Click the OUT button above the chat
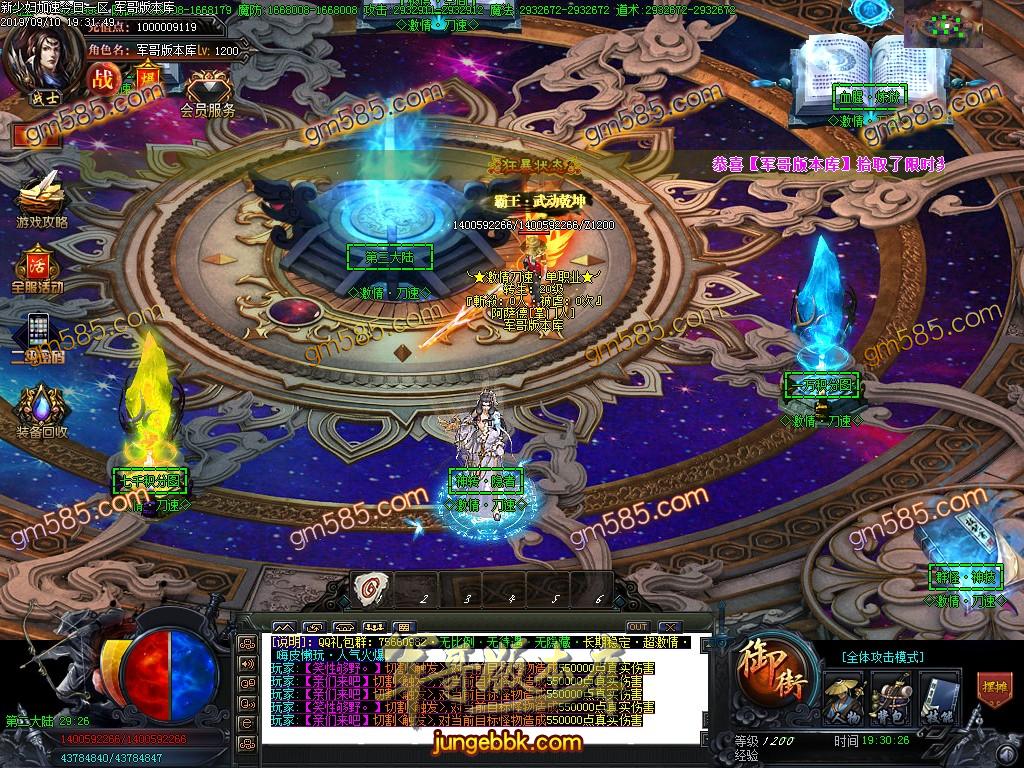This screenshot has height=768, width=1024. pyautogui.click(x=637, y=626)
